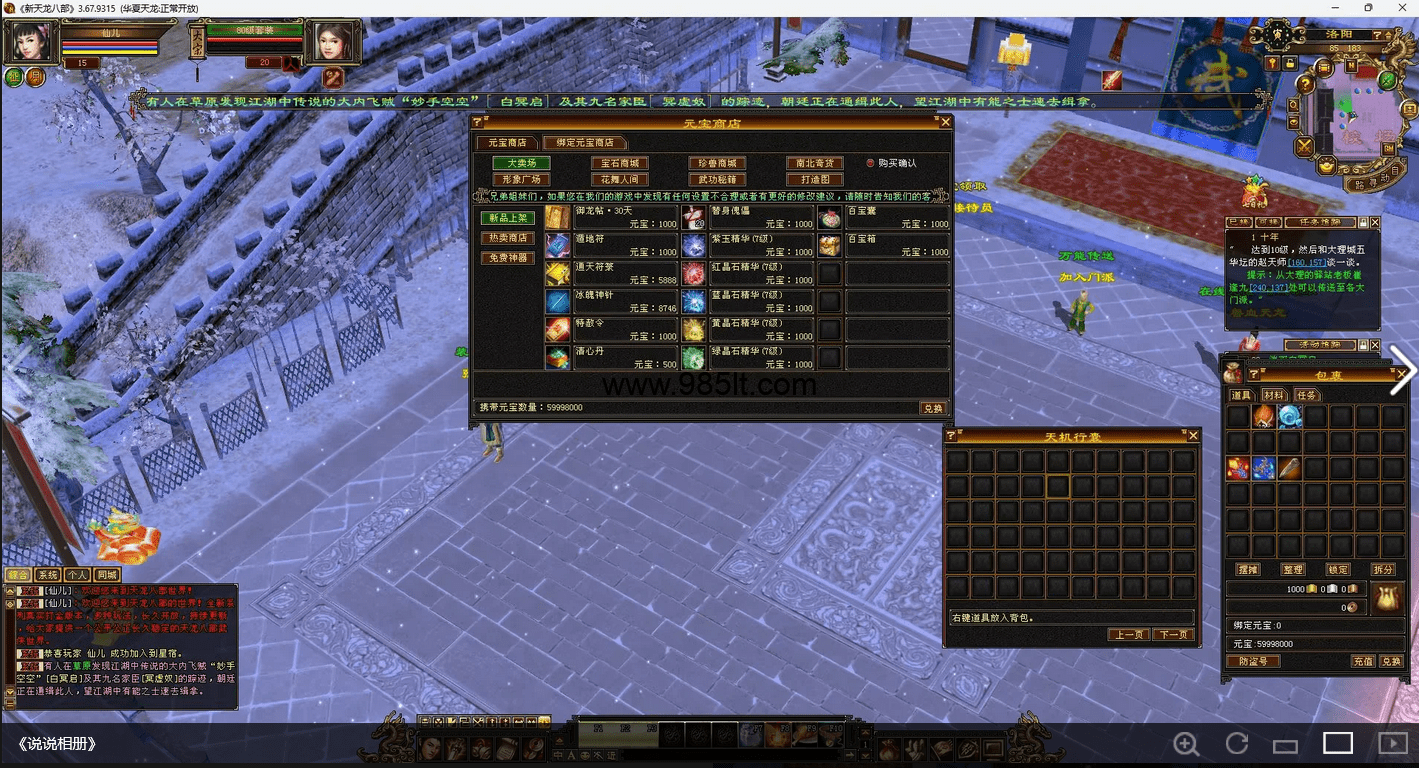The height and width of the screenshot is (768, 1419).
Task: Click the 兑换 button in the shop window
Action: pos(932,408)
